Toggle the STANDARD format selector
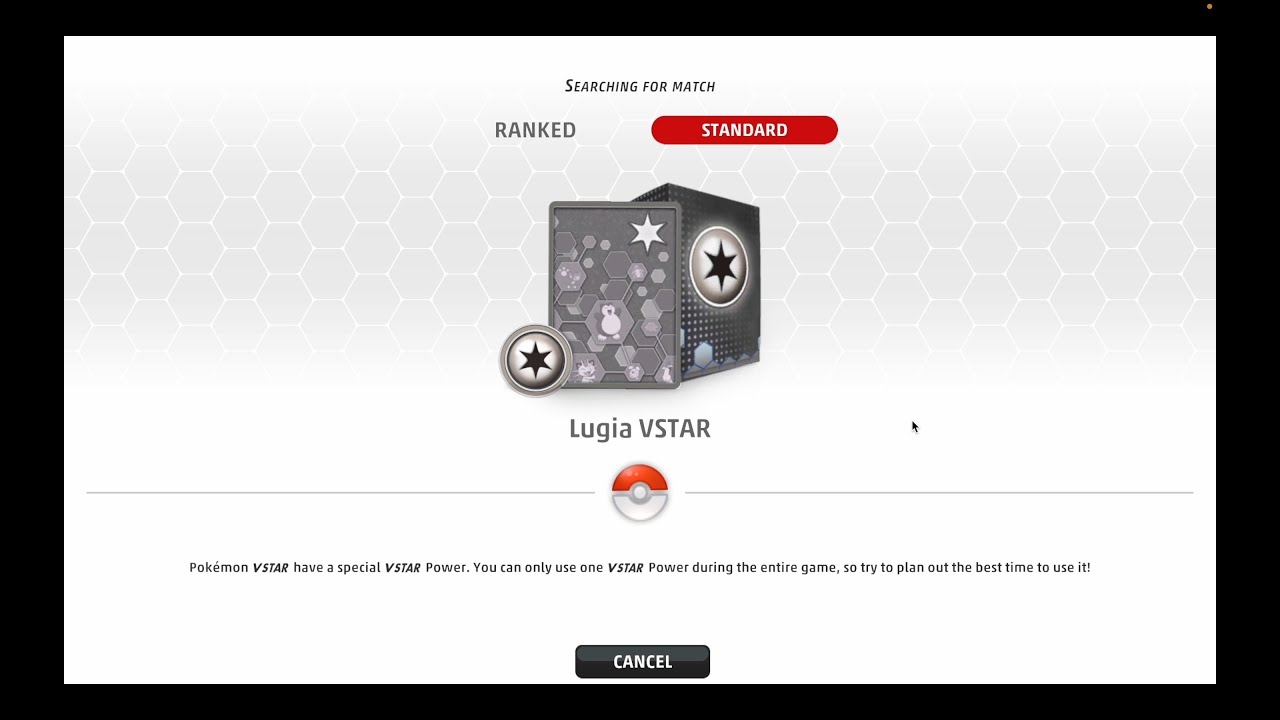 click(744, 129)
